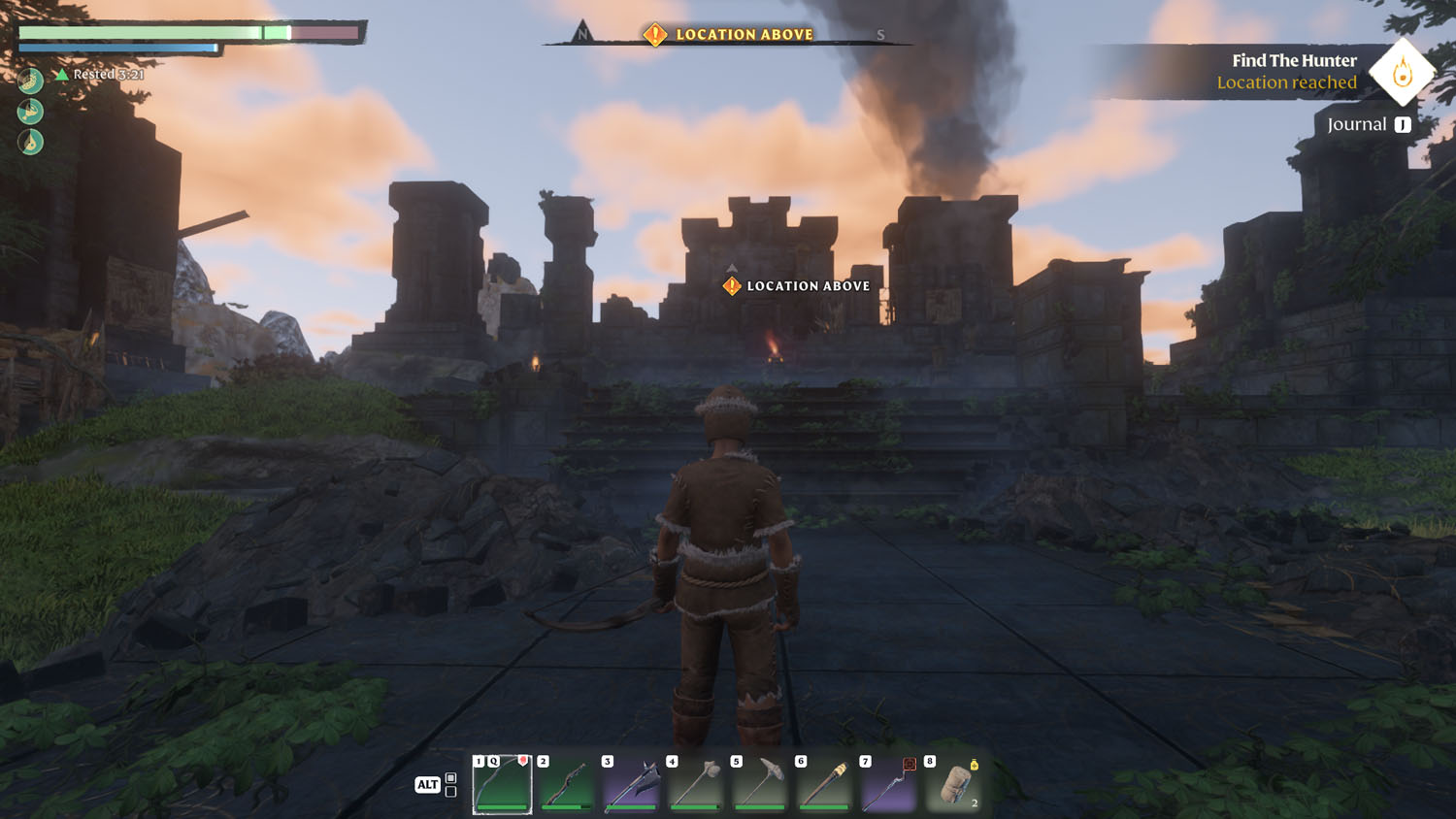Screen dimensions: 1456x819
Task: Check the water droplet buff icon
Action: point(30,142)
